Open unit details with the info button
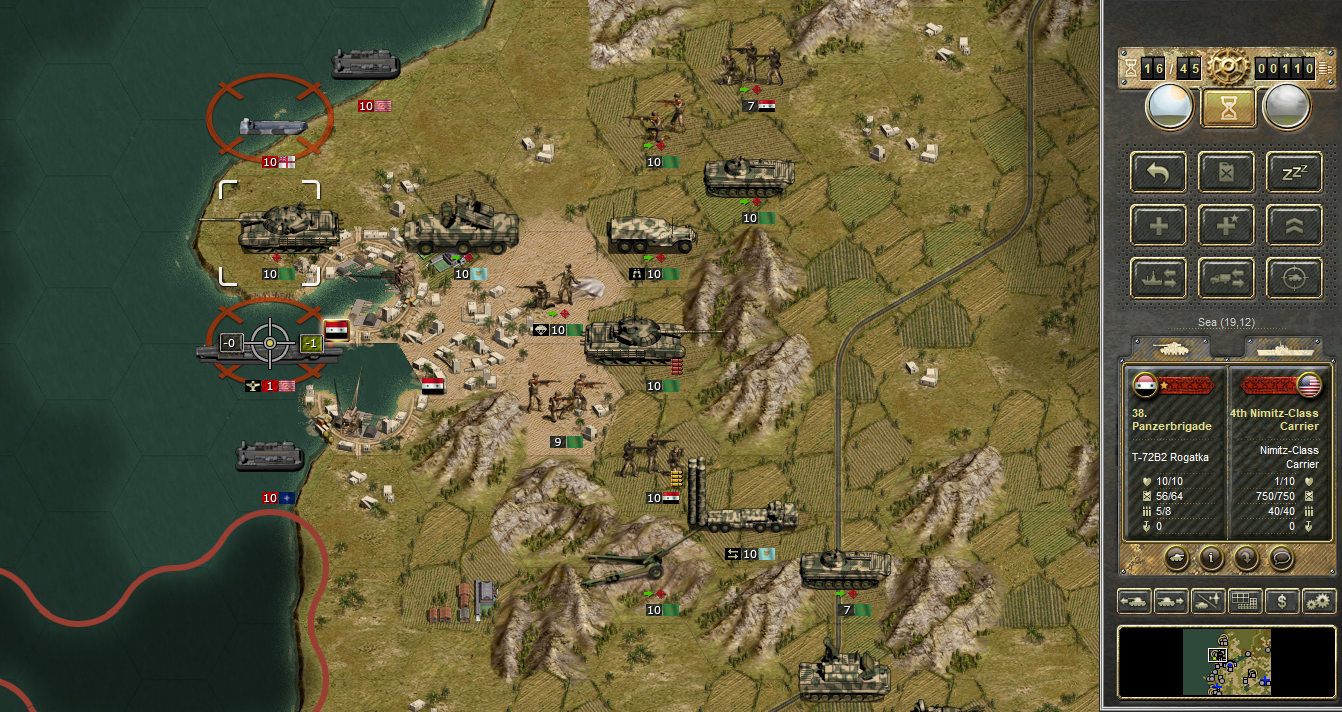Viewport: 1342px width, 712px height. point(1211,558)
